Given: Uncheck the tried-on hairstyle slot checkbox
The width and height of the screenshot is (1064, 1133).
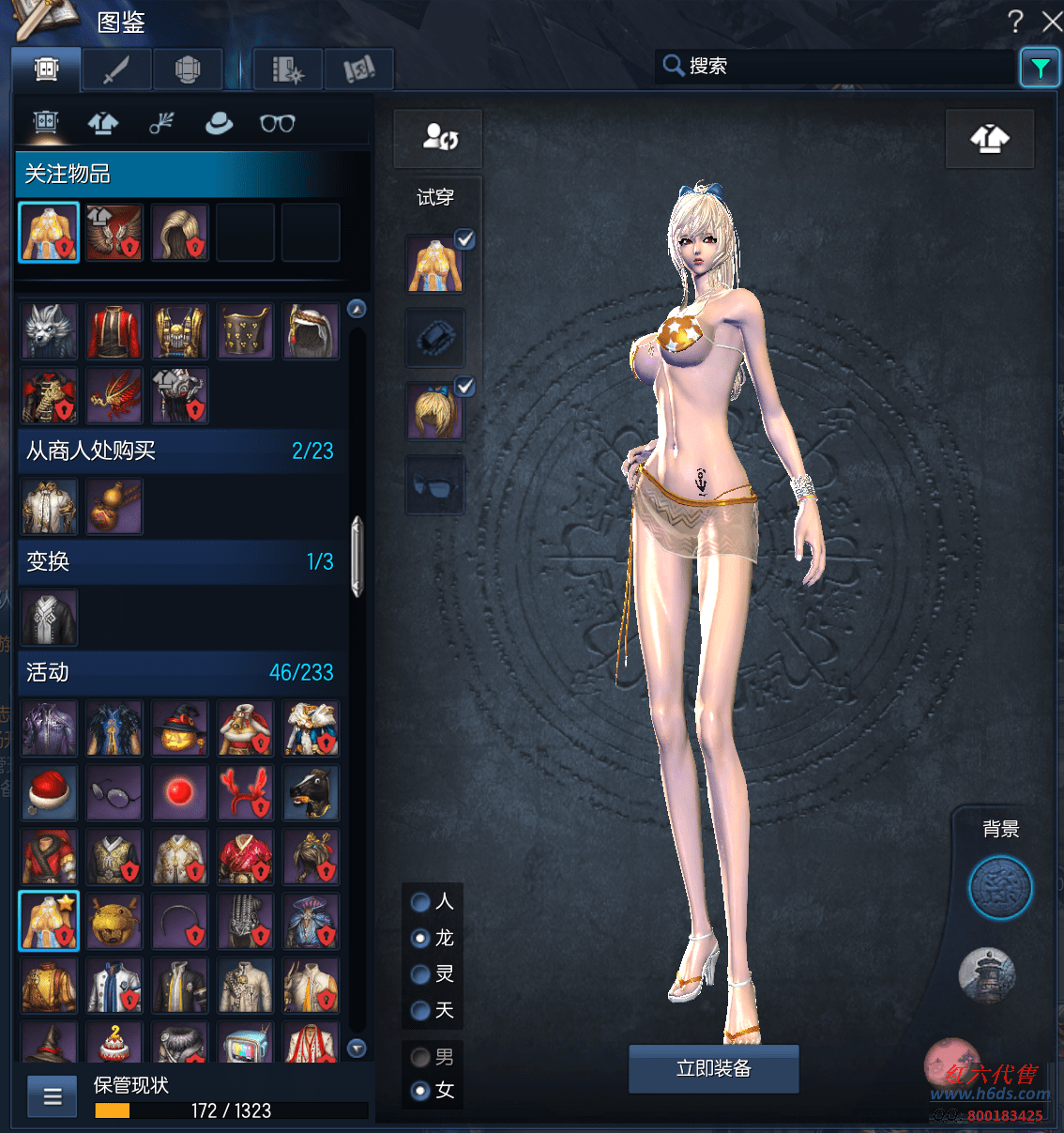Looking at the screenshot, I should click(x=464, y=386).
